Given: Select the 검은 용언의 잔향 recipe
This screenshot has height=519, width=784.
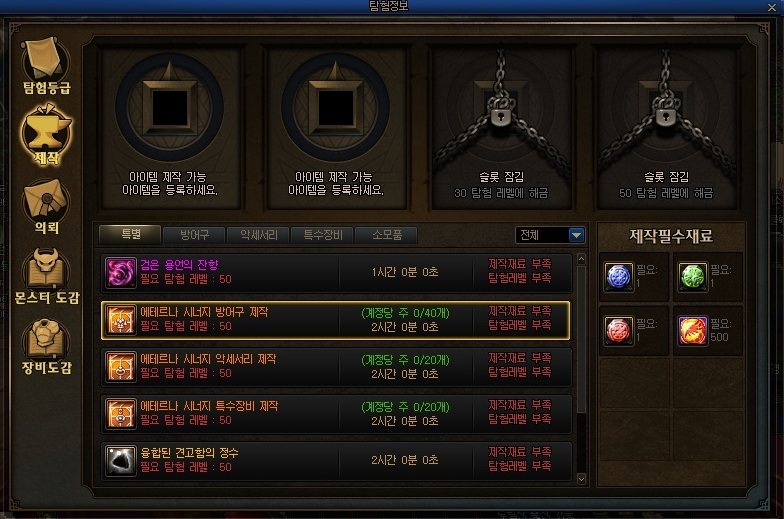Looking at the screenshot, I should (336, 272).
